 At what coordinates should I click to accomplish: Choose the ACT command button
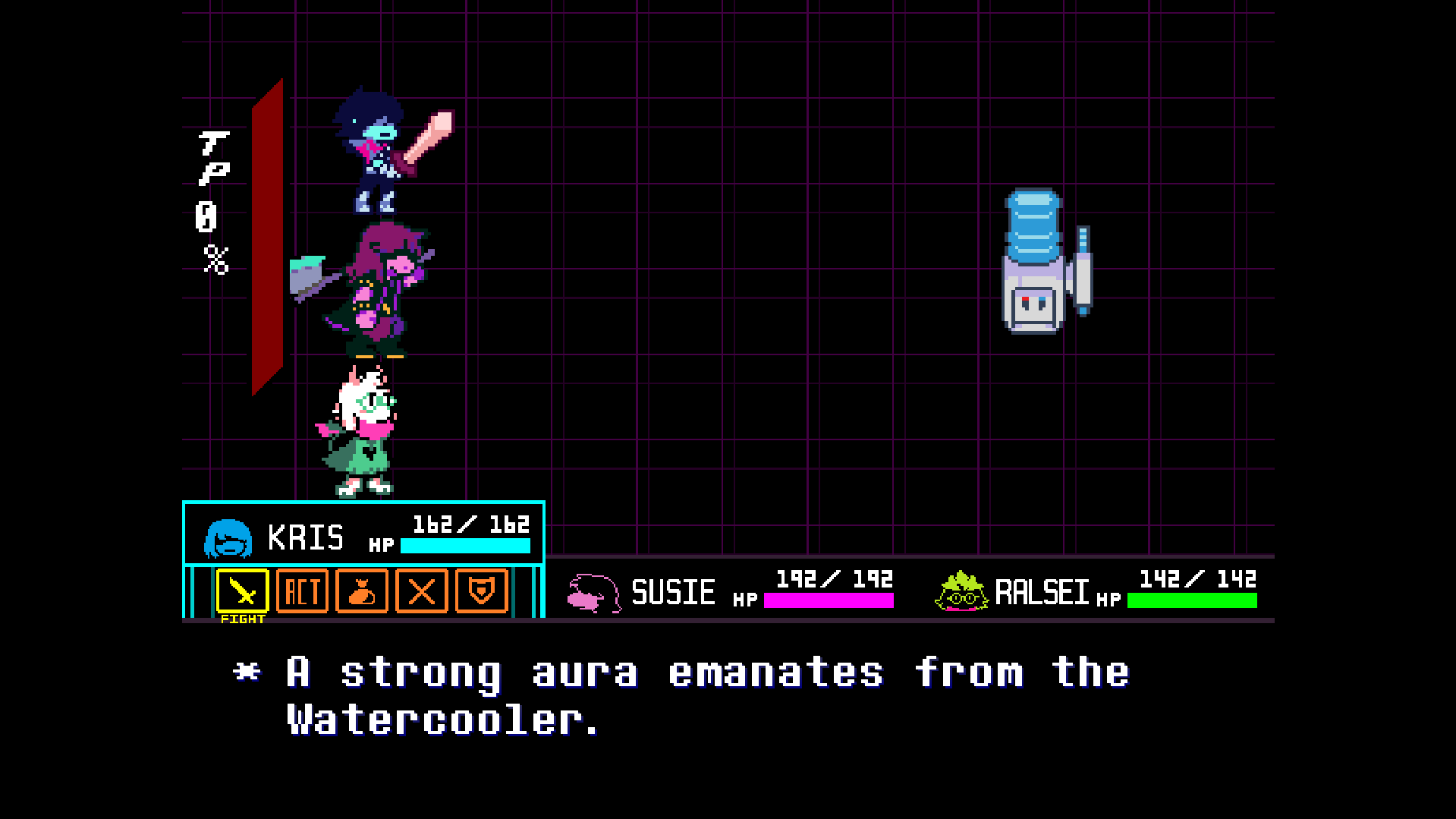click(302, 591)
